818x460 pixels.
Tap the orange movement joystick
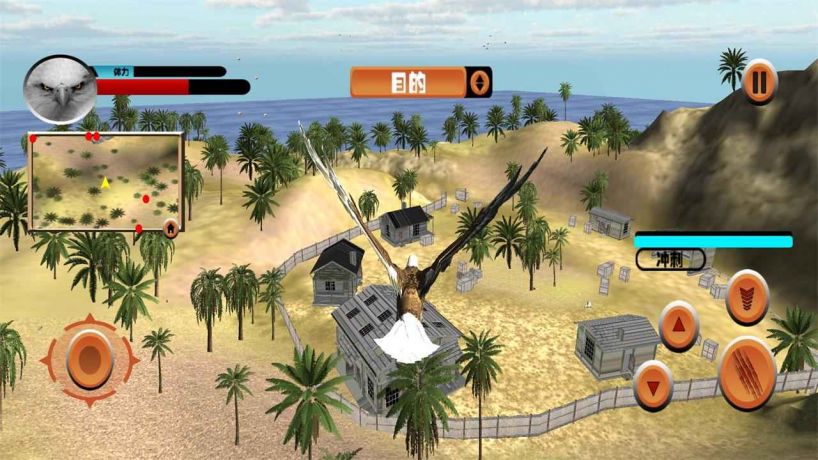point(89,359)
